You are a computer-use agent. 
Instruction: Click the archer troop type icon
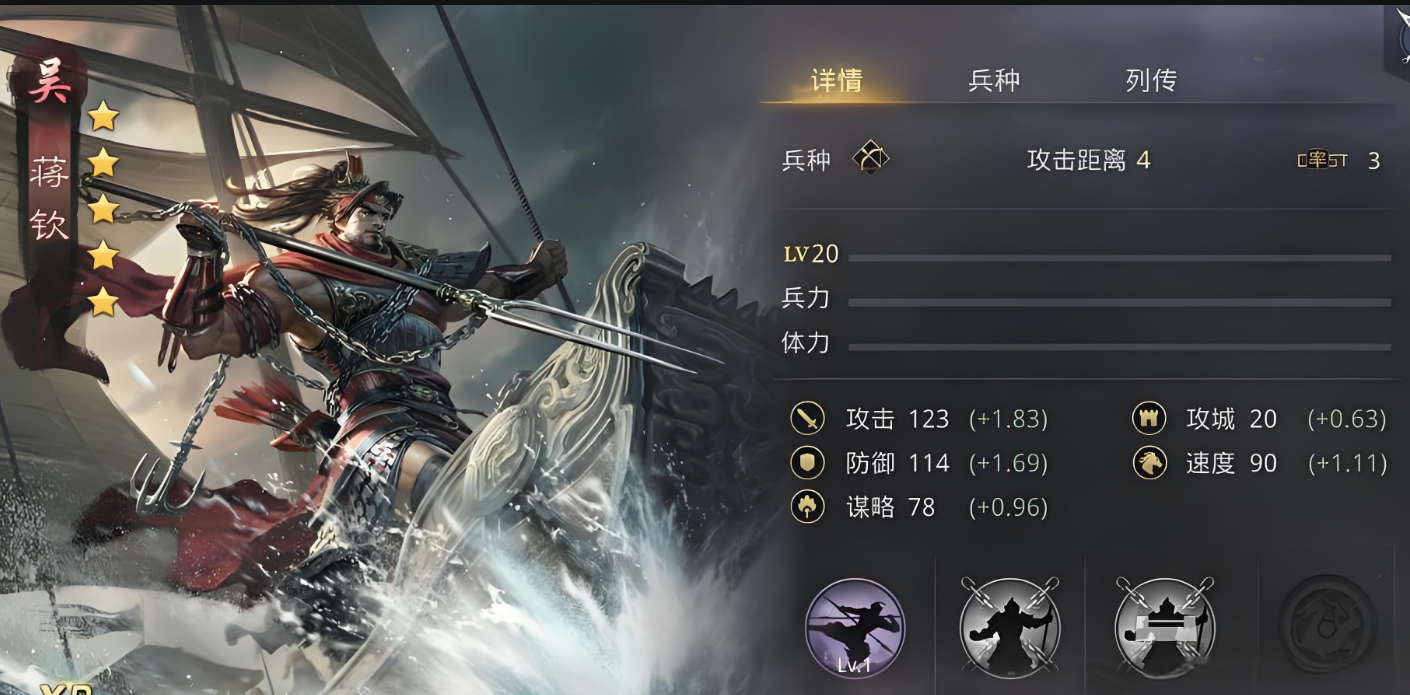tap(870, 158)
